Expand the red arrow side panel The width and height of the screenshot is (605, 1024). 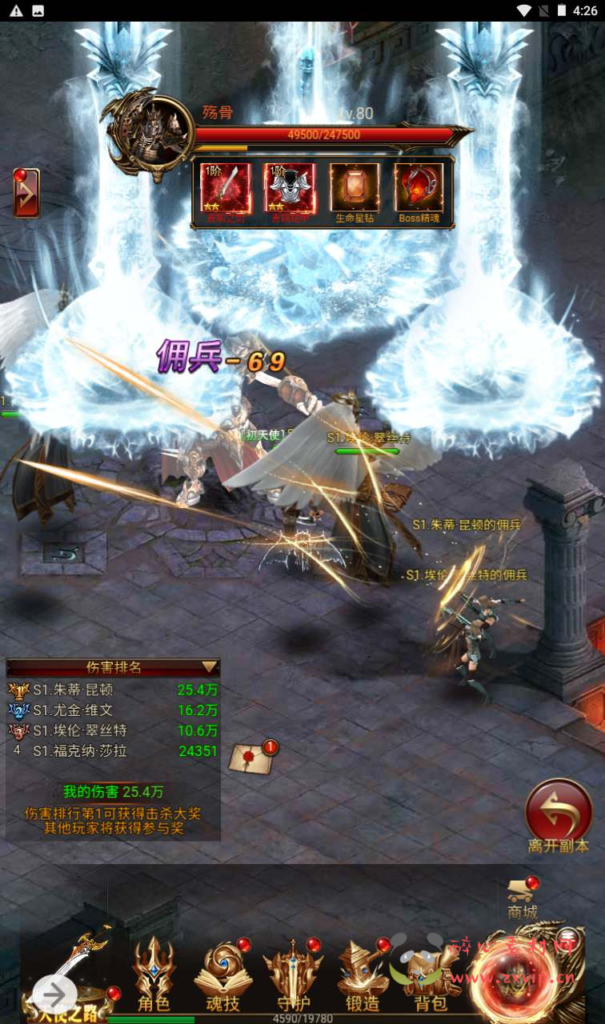pyautogui.click(x=26, y=193)
